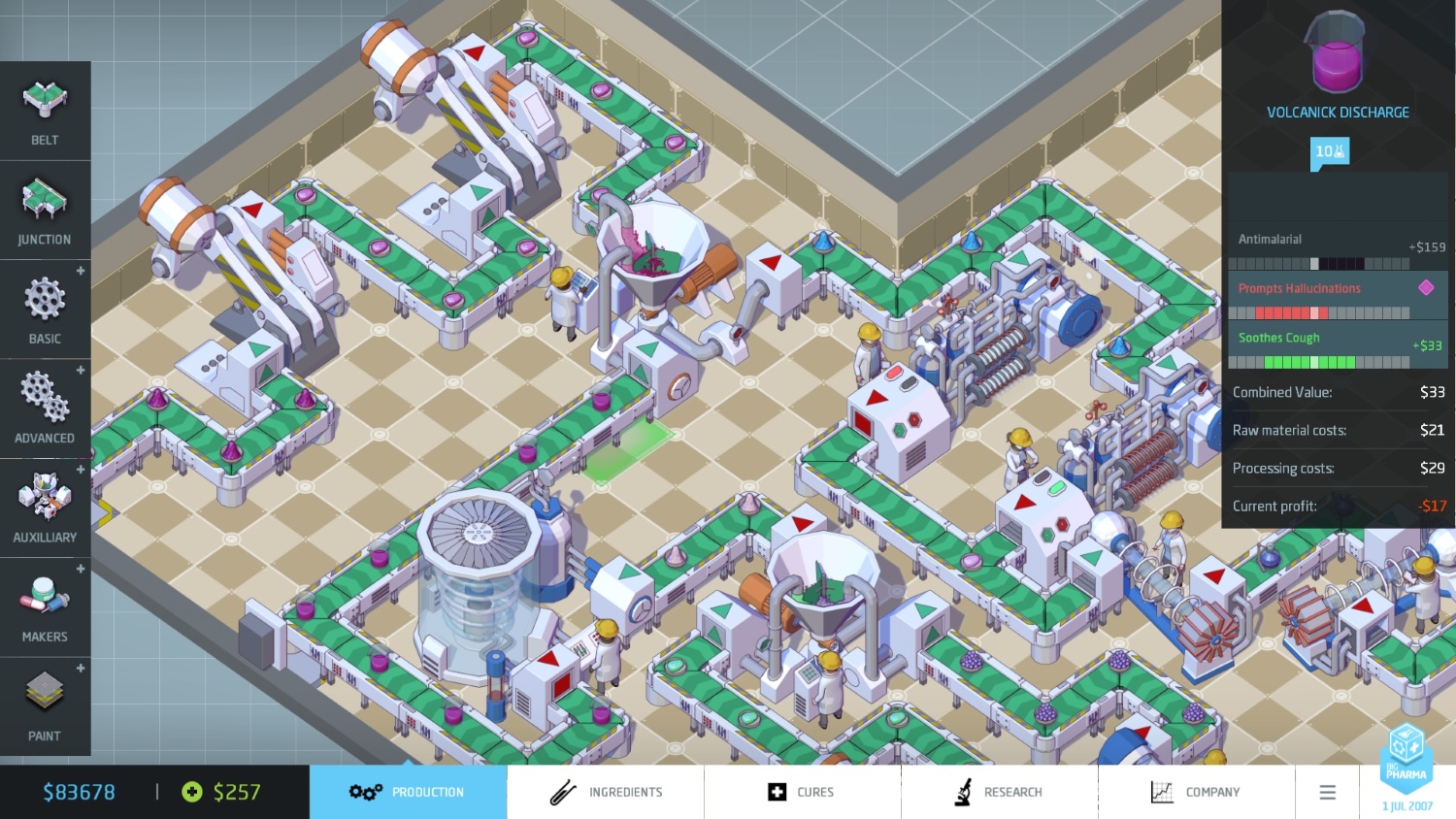1456x819 pixels.
Task: Switch to the Cures tab
Action: (x=803, y=792)
